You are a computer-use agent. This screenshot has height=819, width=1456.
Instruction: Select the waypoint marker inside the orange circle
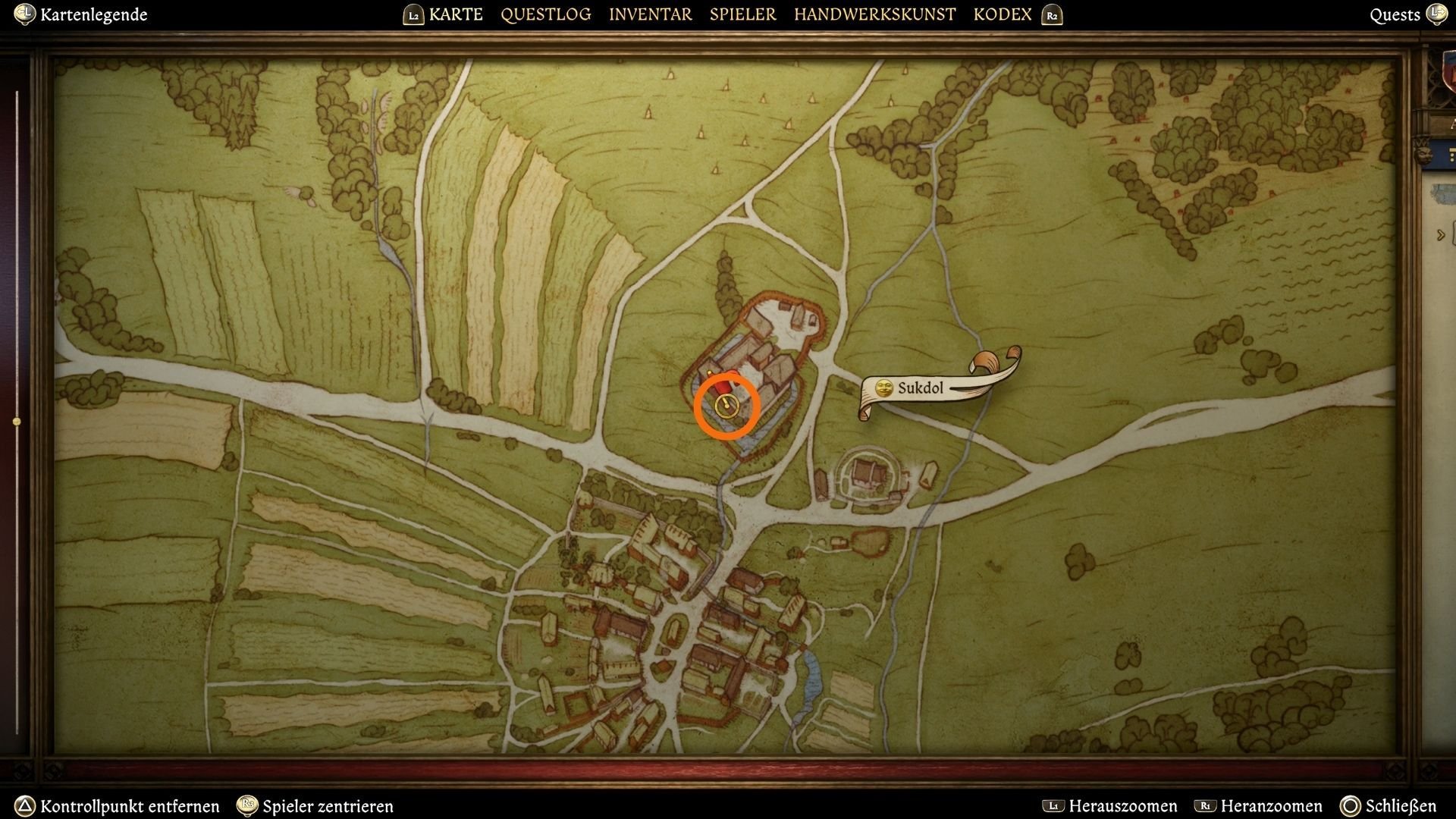click(726, 406)
